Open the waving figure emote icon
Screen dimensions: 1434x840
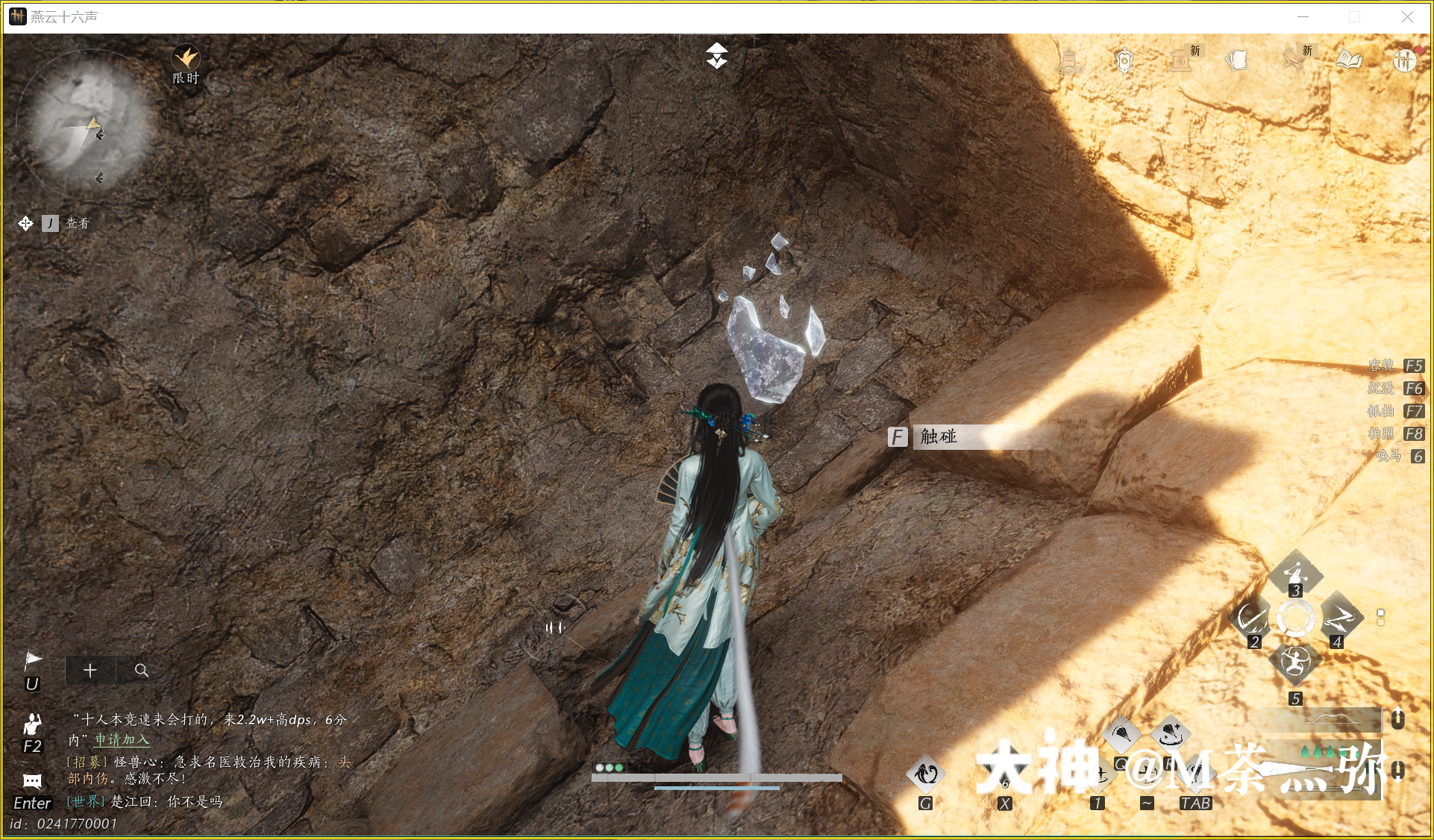[32, 724]
